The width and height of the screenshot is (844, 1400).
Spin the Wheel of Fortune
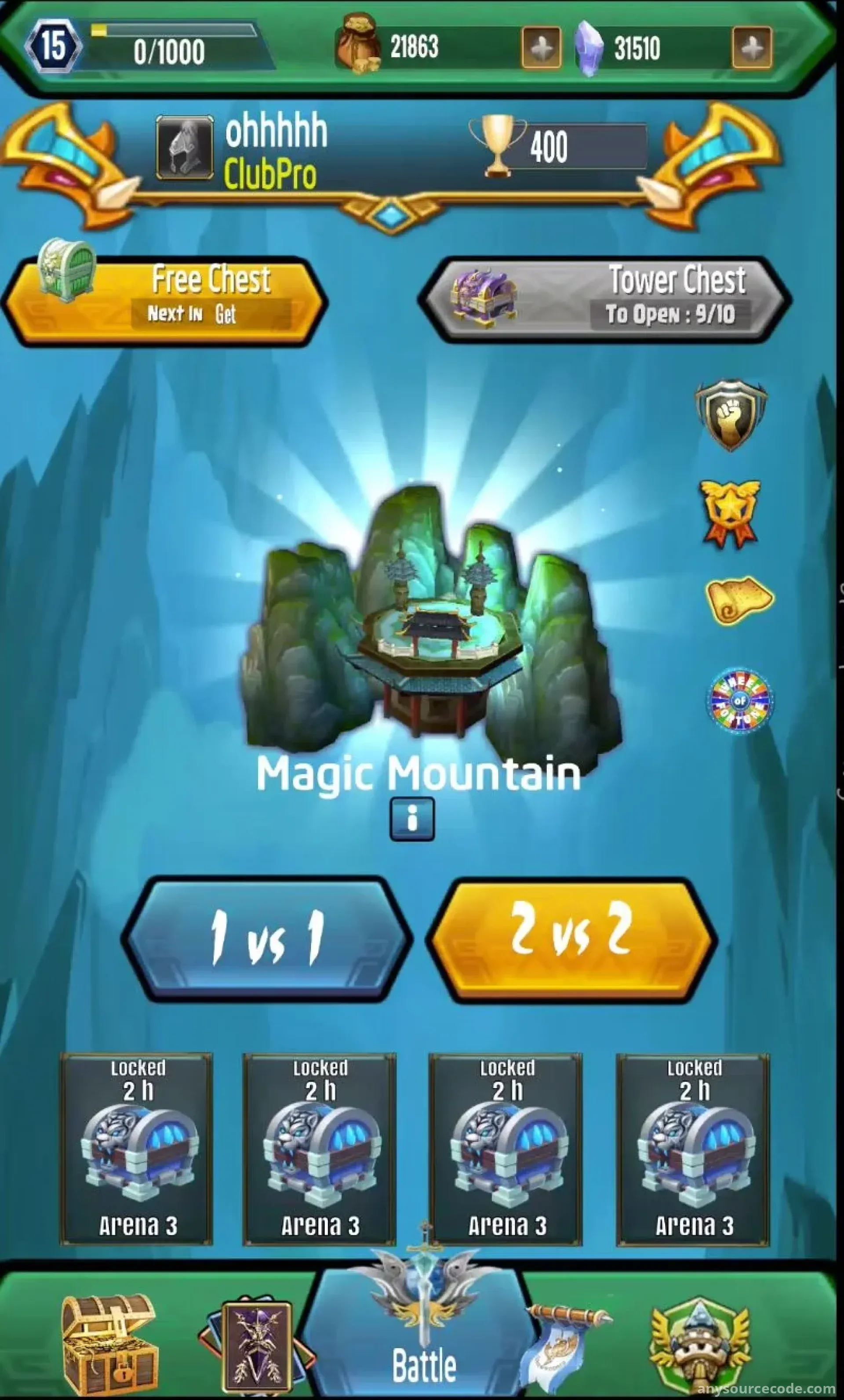739,700
